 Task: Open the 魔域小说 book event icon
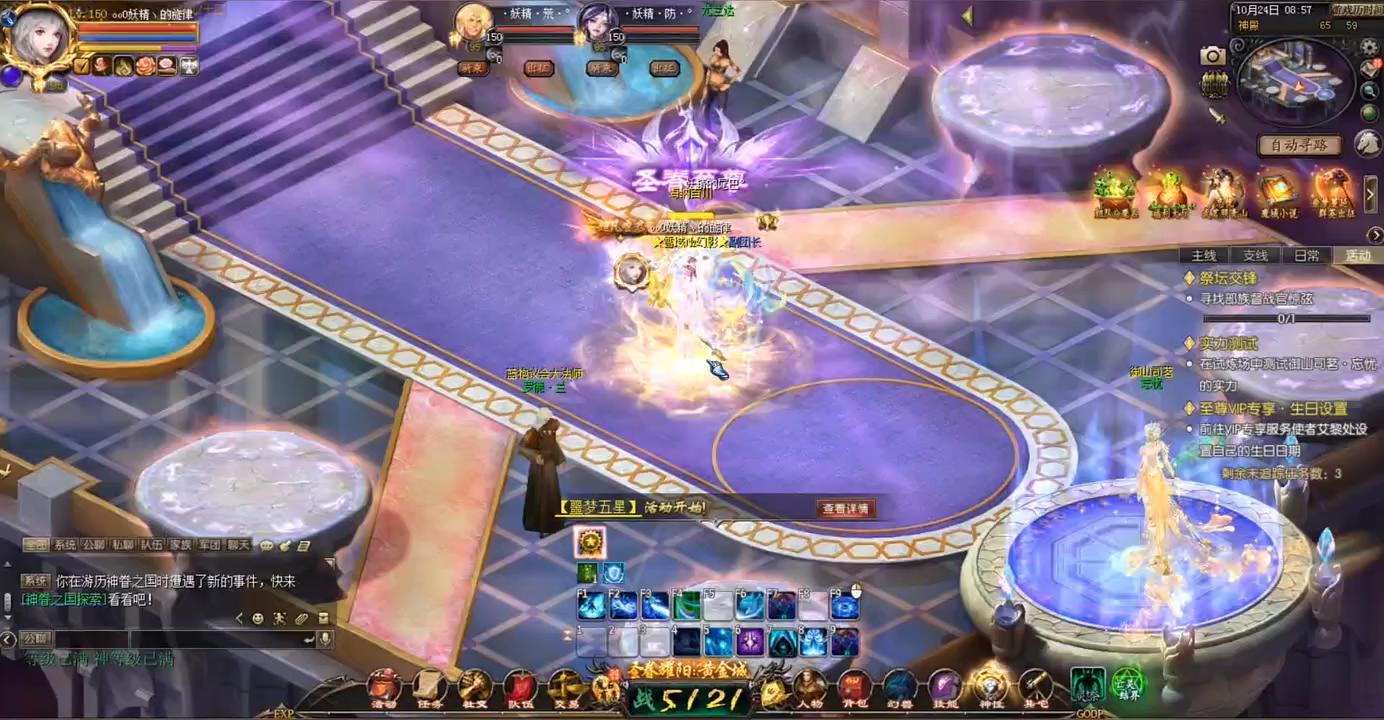1279,191
